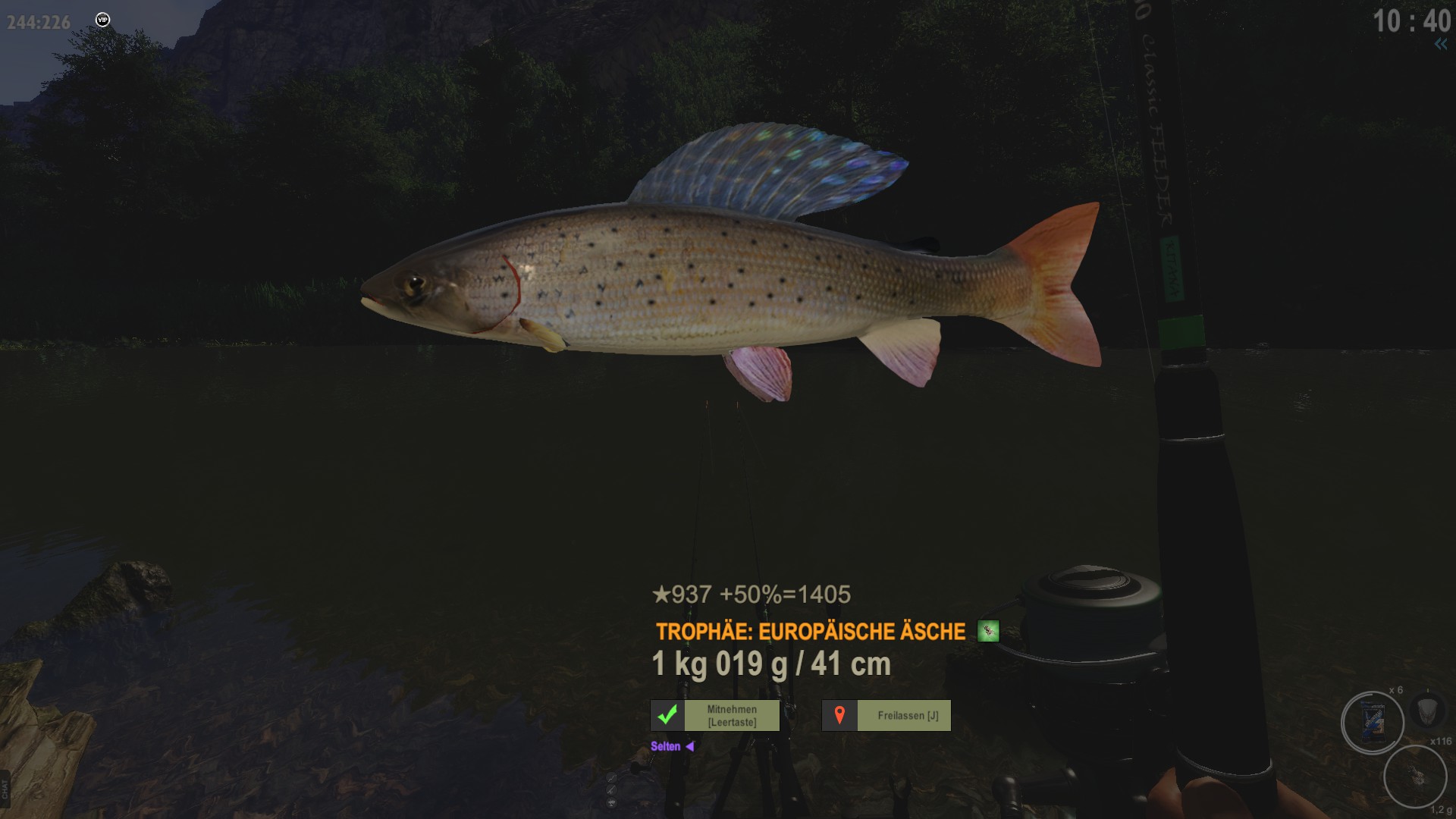Click the fish trophy badge icon

coord(987,631)
